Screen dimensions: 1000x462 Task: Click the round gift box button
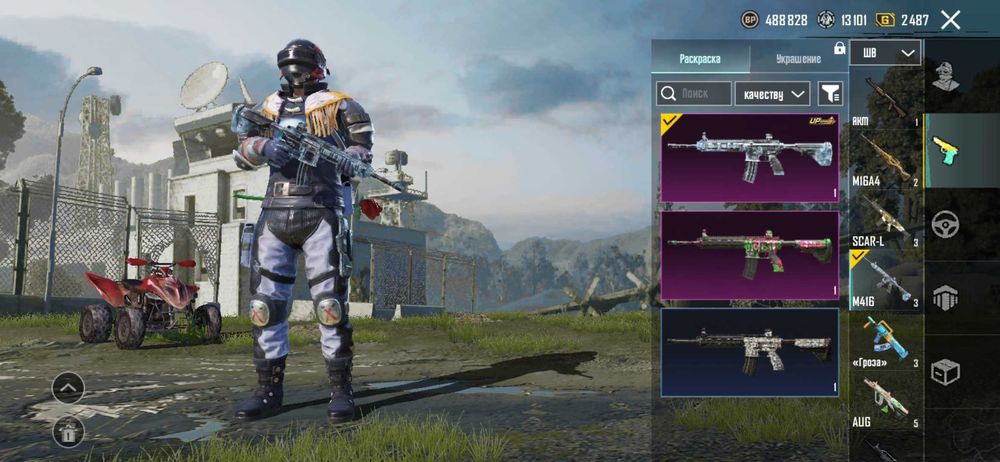pyautogui.click(x=68, y=431)
